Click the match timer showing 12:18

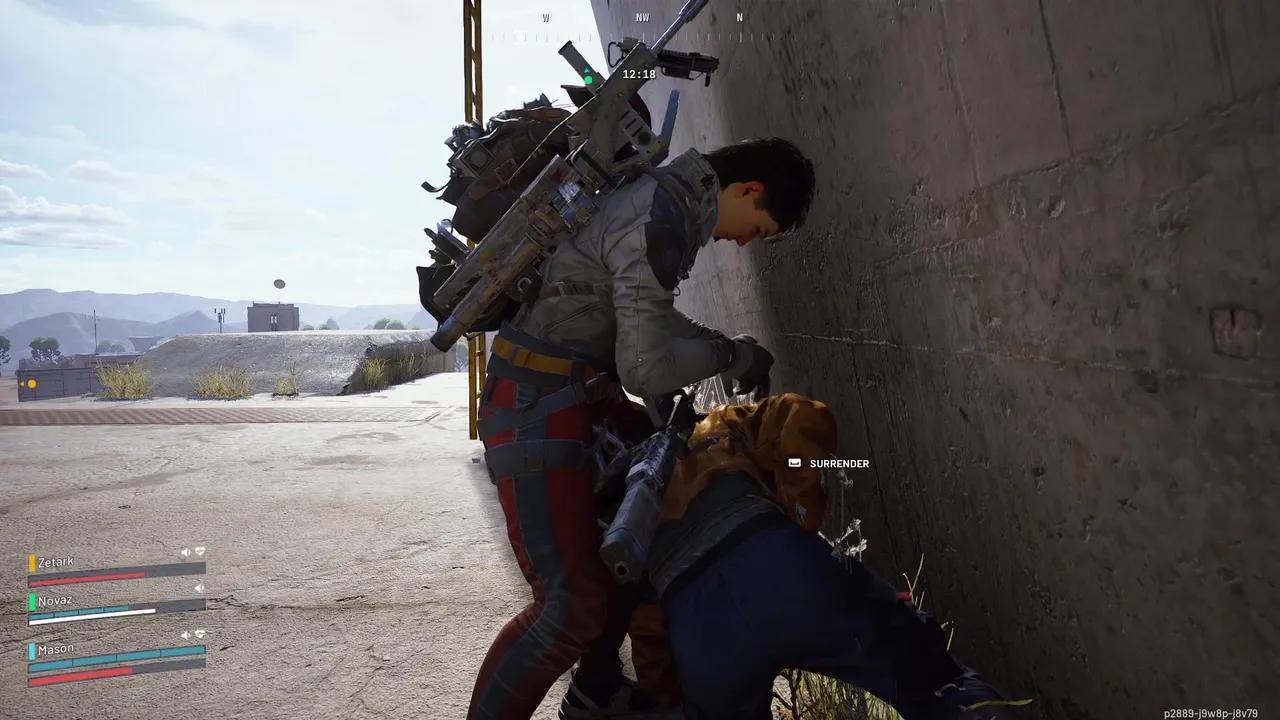[640, 73]
